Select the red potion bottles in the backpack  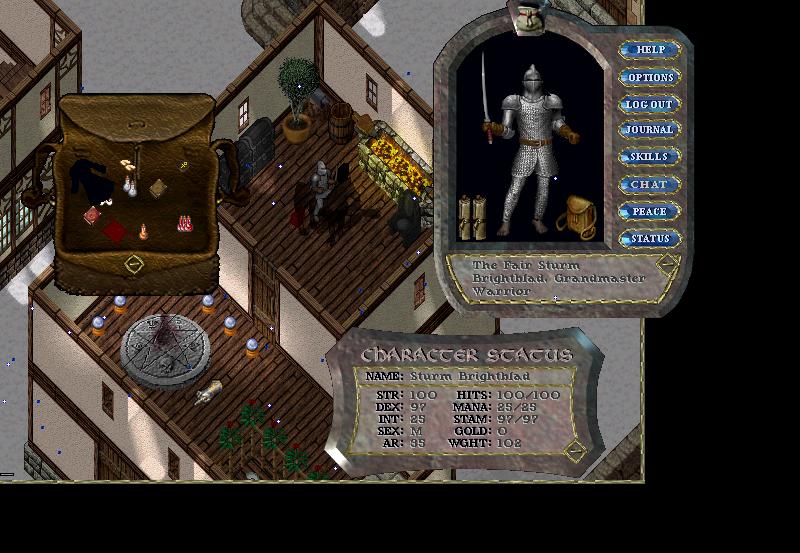point(184,222)
